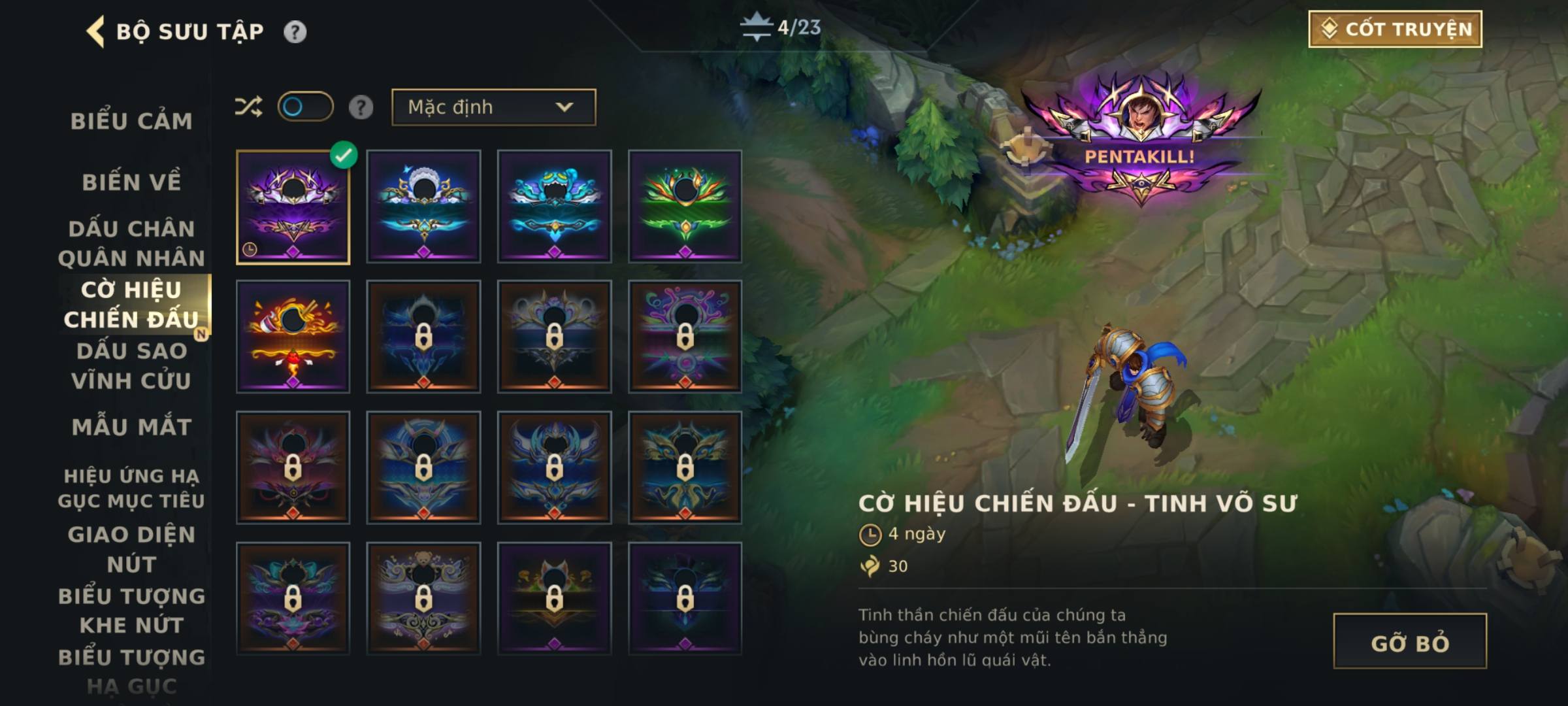1568x706 pixels.
Task: Go back from Bộ Sưu Tập screen
Action: coord(96,31)
